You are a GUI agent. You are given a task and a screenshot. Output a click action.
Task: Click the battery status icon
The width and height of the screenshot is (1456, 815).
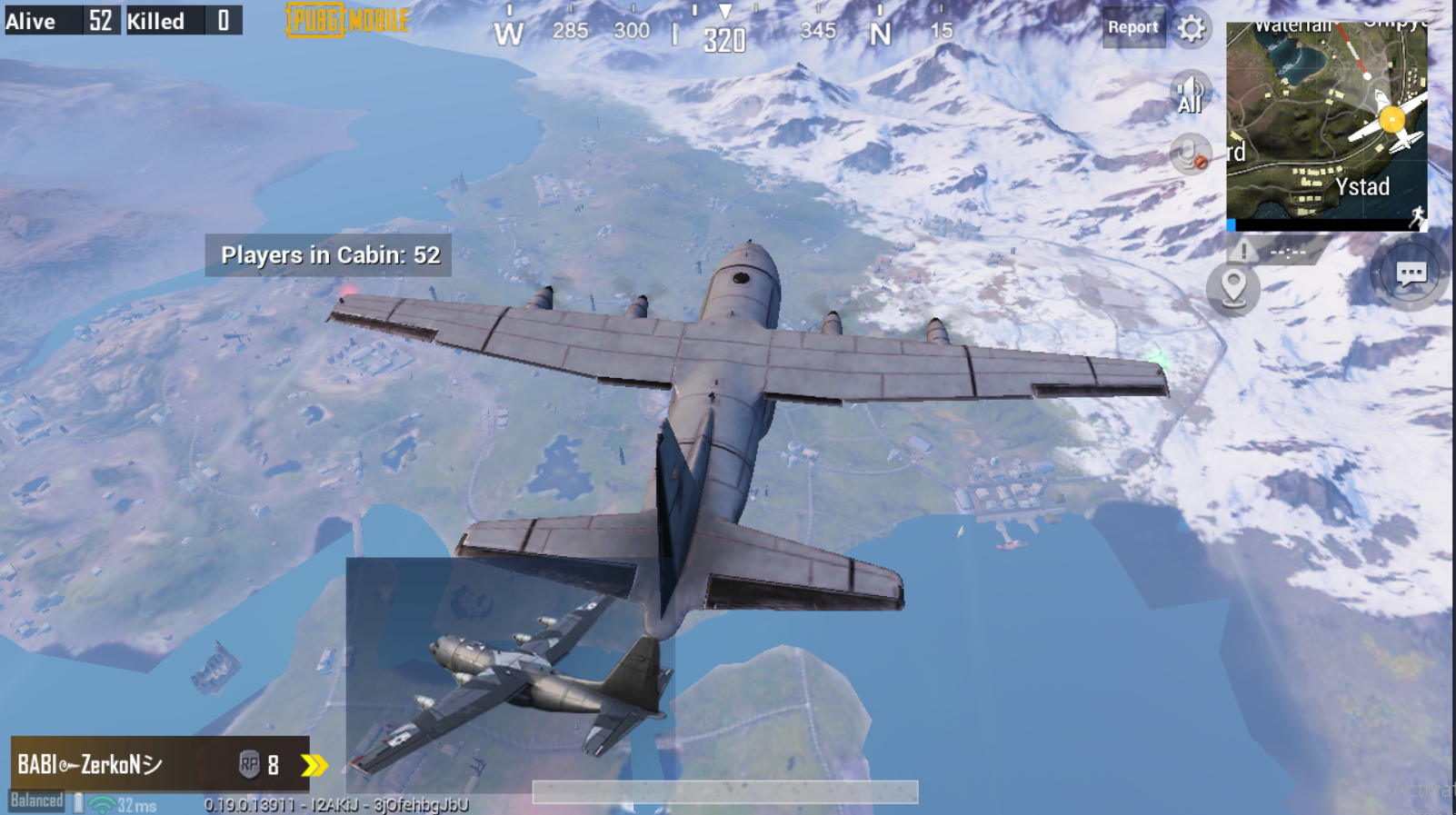[x=77, y=803]
